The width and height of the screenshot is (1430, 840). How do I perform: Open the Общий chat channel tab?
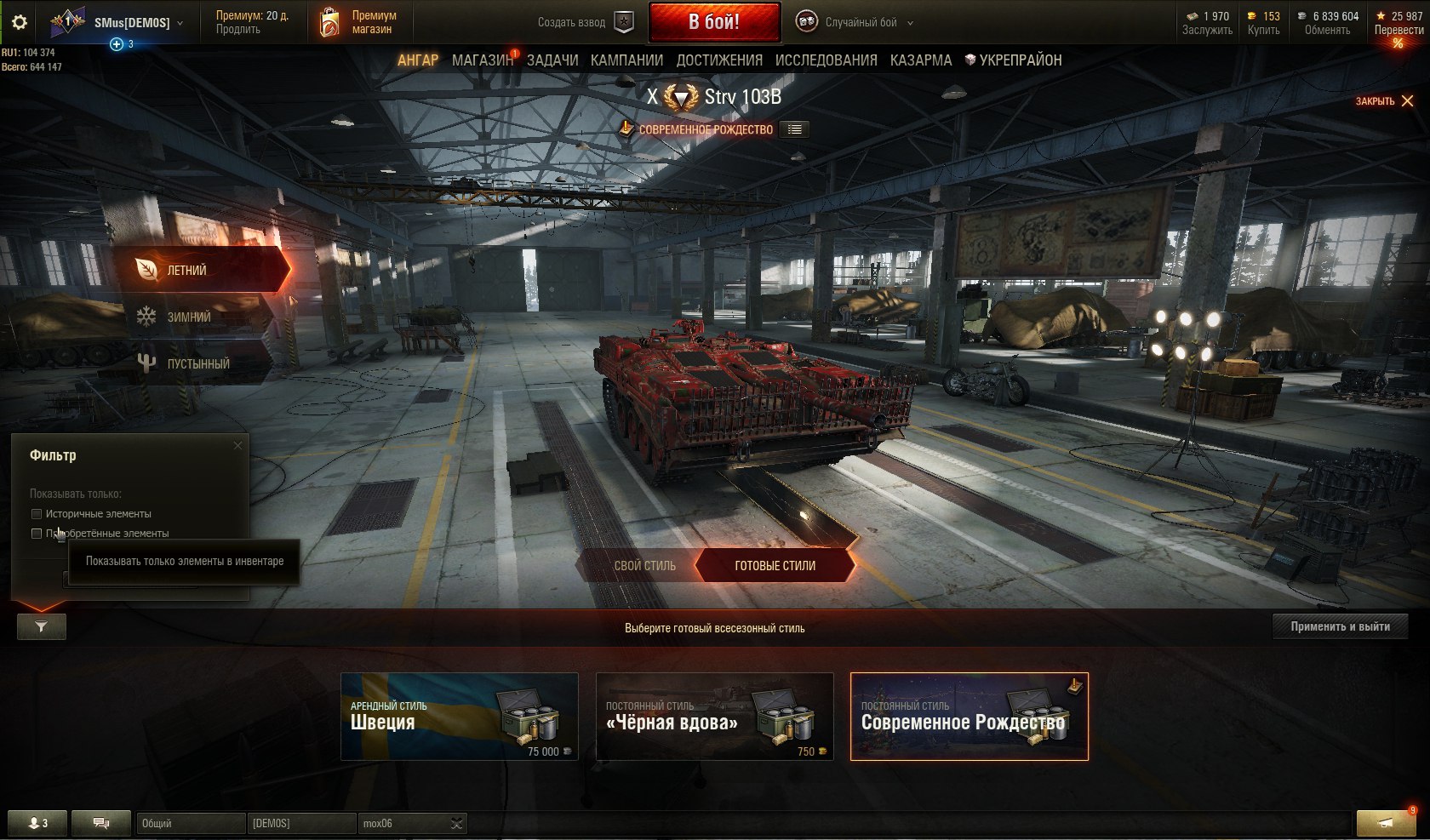coord(189,823)
